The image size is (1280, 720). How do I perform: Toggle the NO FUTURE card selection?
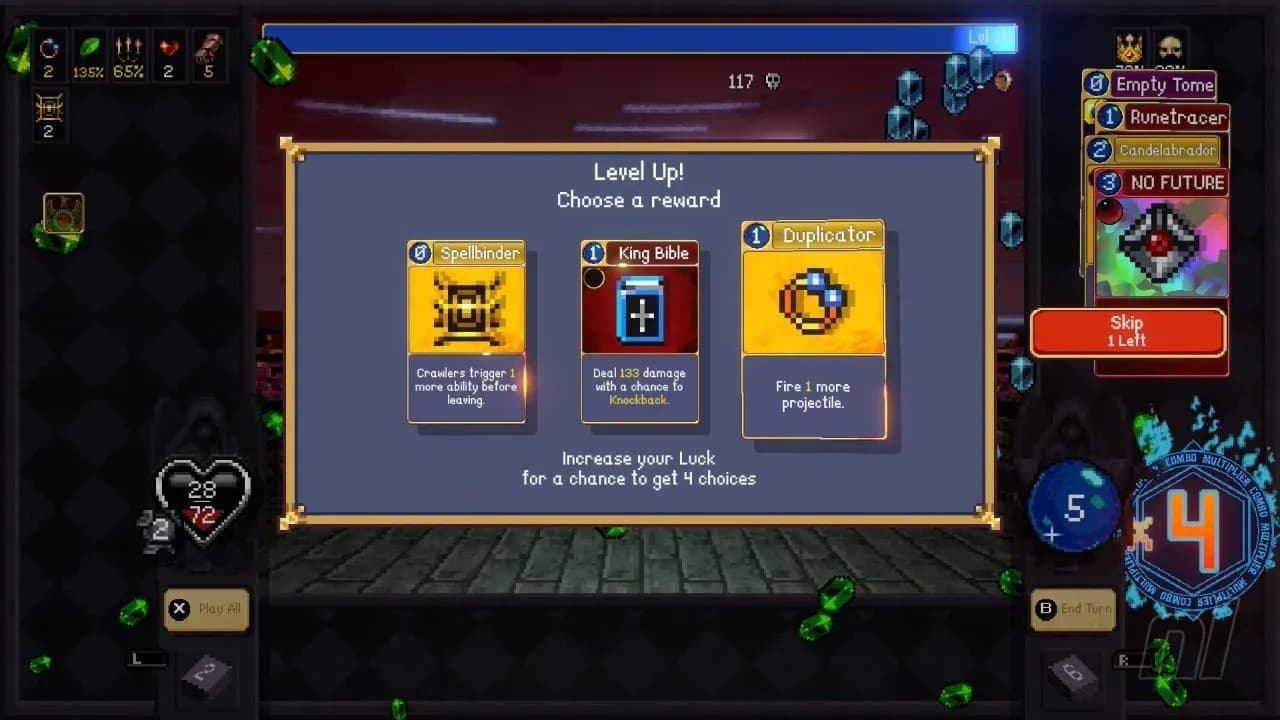coord(1160,182)
